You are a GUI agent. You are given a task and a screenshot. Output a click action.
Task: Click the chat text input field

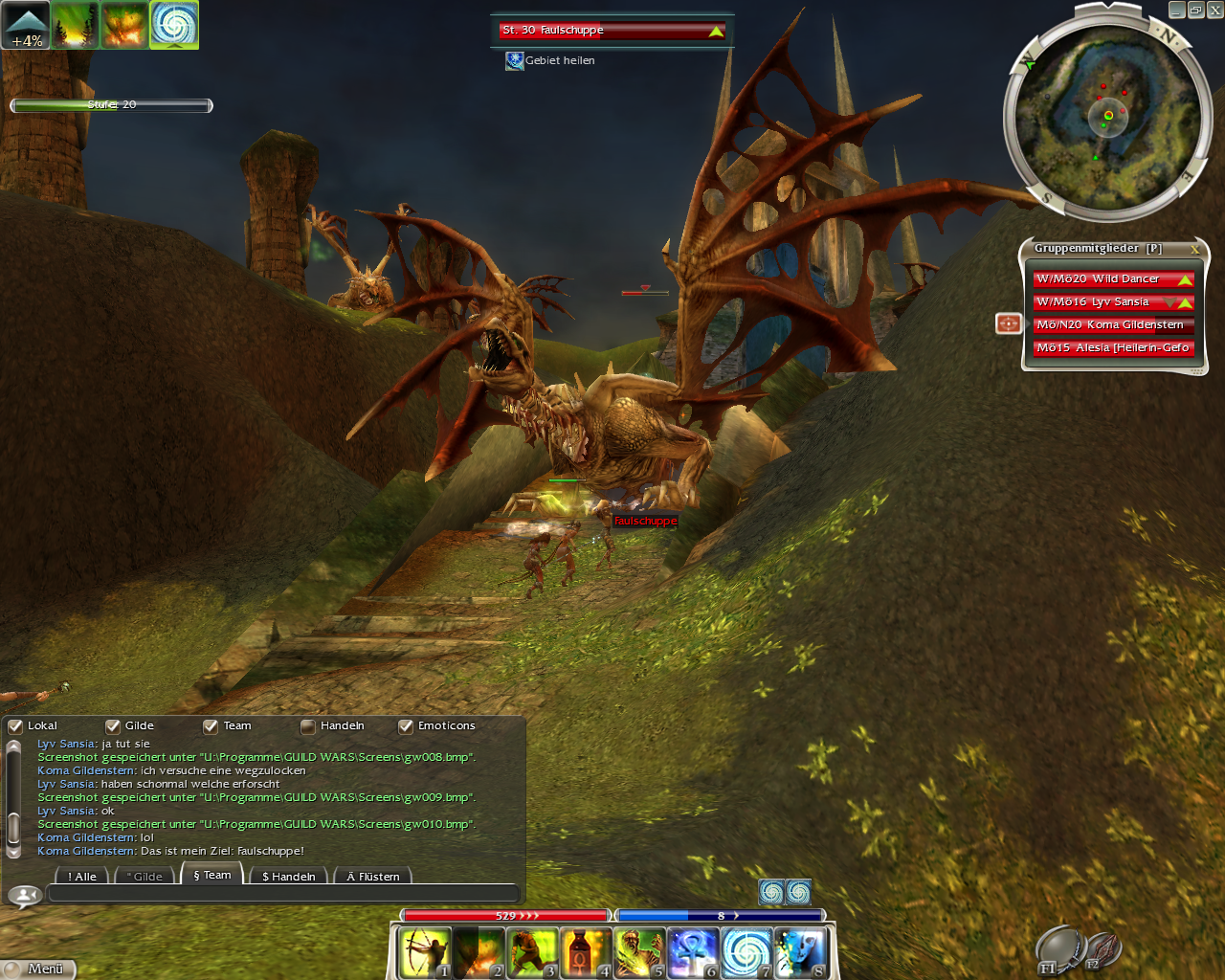[x=282, y=894]
